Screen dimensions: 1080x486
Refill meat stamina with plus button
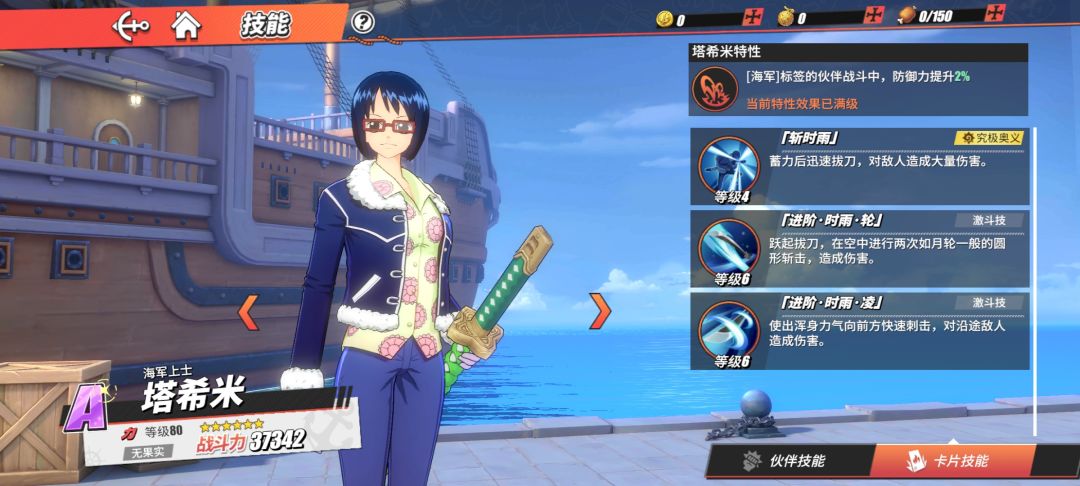coord(994,14)
